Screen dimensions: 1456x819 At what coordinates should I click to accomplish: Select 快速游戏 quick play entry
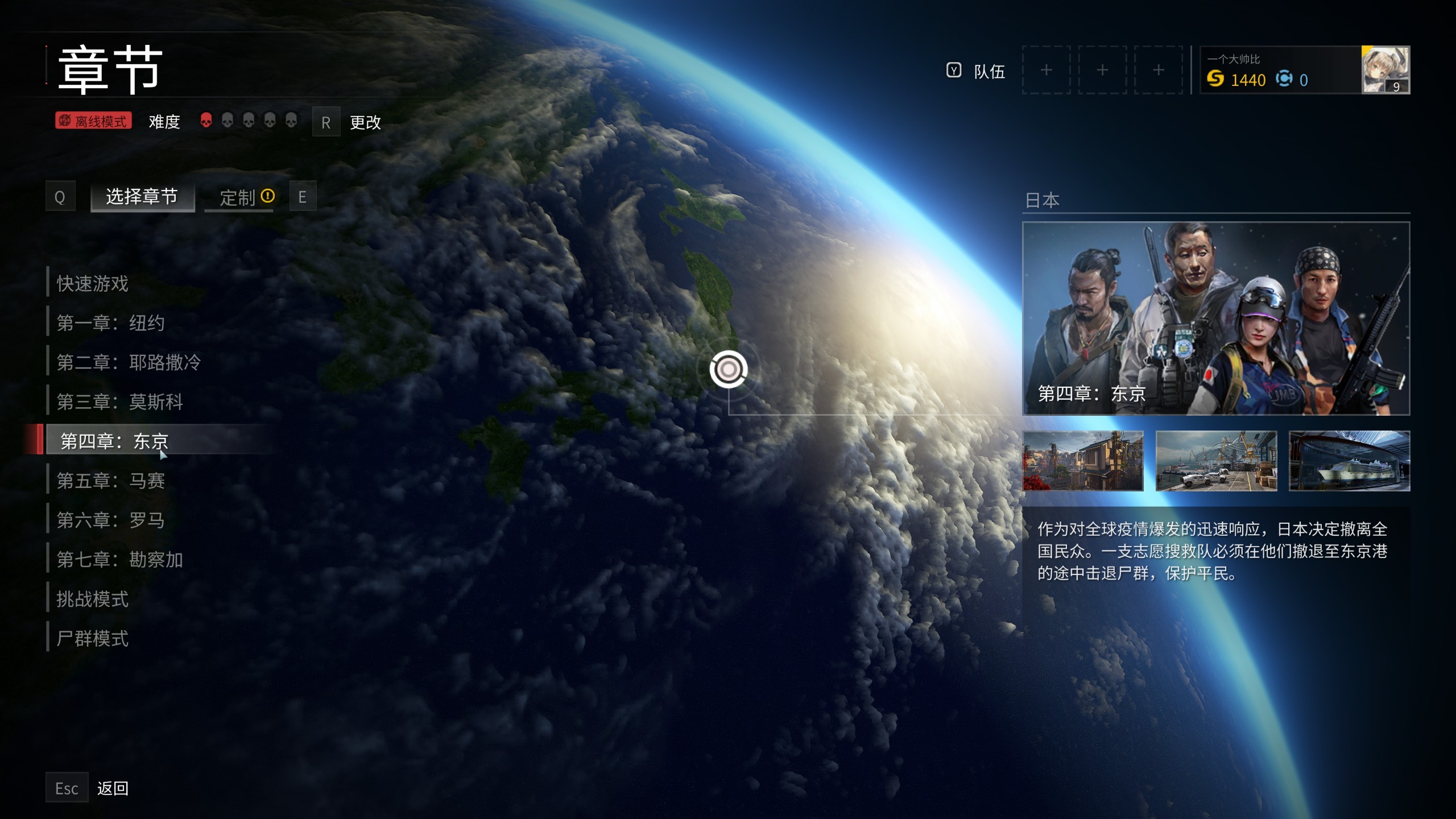click(93, 283)
